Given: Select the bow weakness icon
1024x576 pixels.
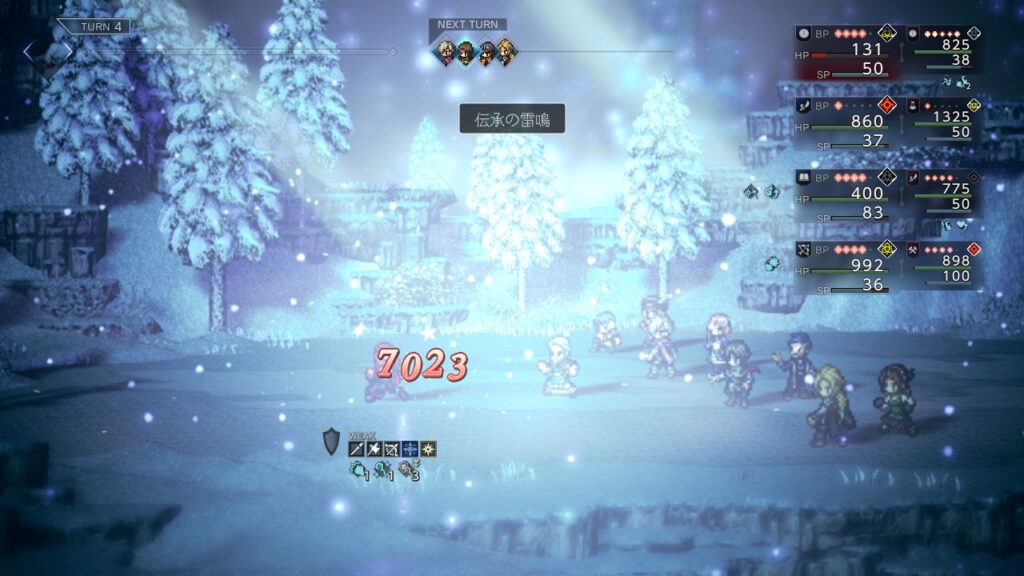Looking at the screenshot, I should [x=392, y=449].
